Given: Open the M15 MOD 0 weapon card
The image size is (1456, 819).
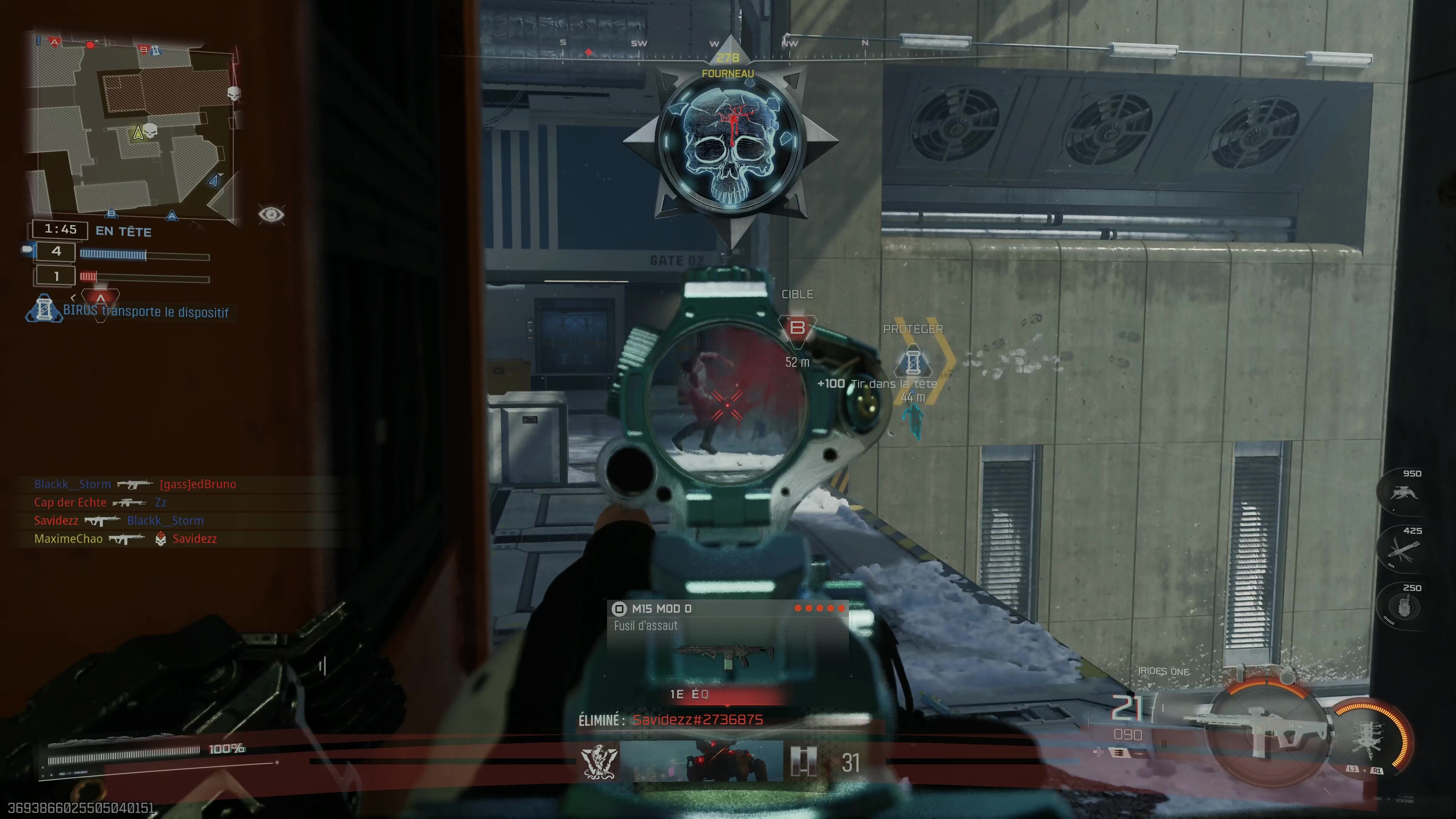Looking at the screenshot, I should (x=728, y=639).
